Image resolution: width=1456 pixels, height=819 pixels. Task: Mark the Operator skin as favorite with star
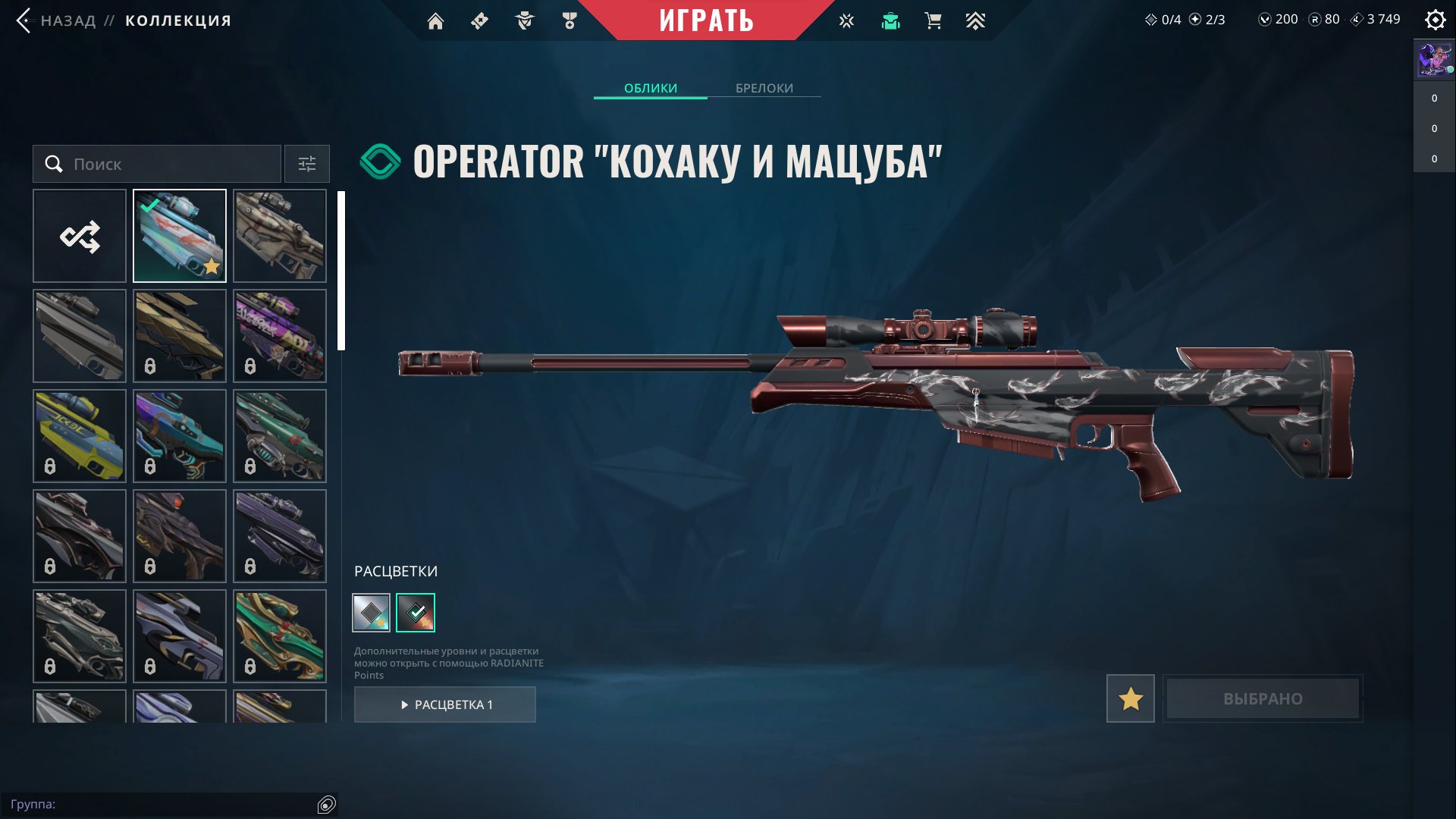click(1130, 698)
